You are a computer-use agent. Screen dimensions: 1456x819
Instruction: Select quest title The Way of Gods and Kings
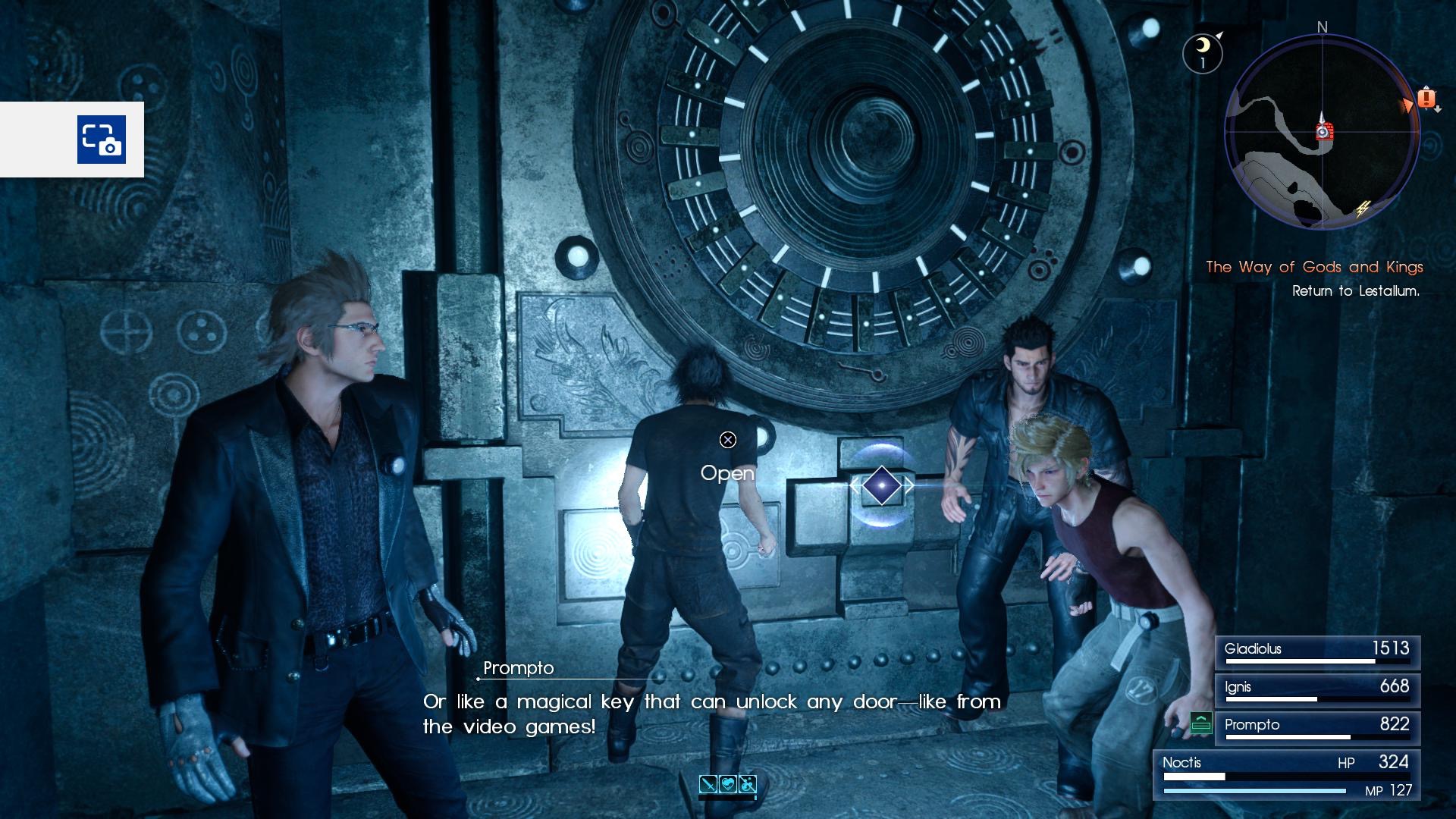coord(1315,267)
